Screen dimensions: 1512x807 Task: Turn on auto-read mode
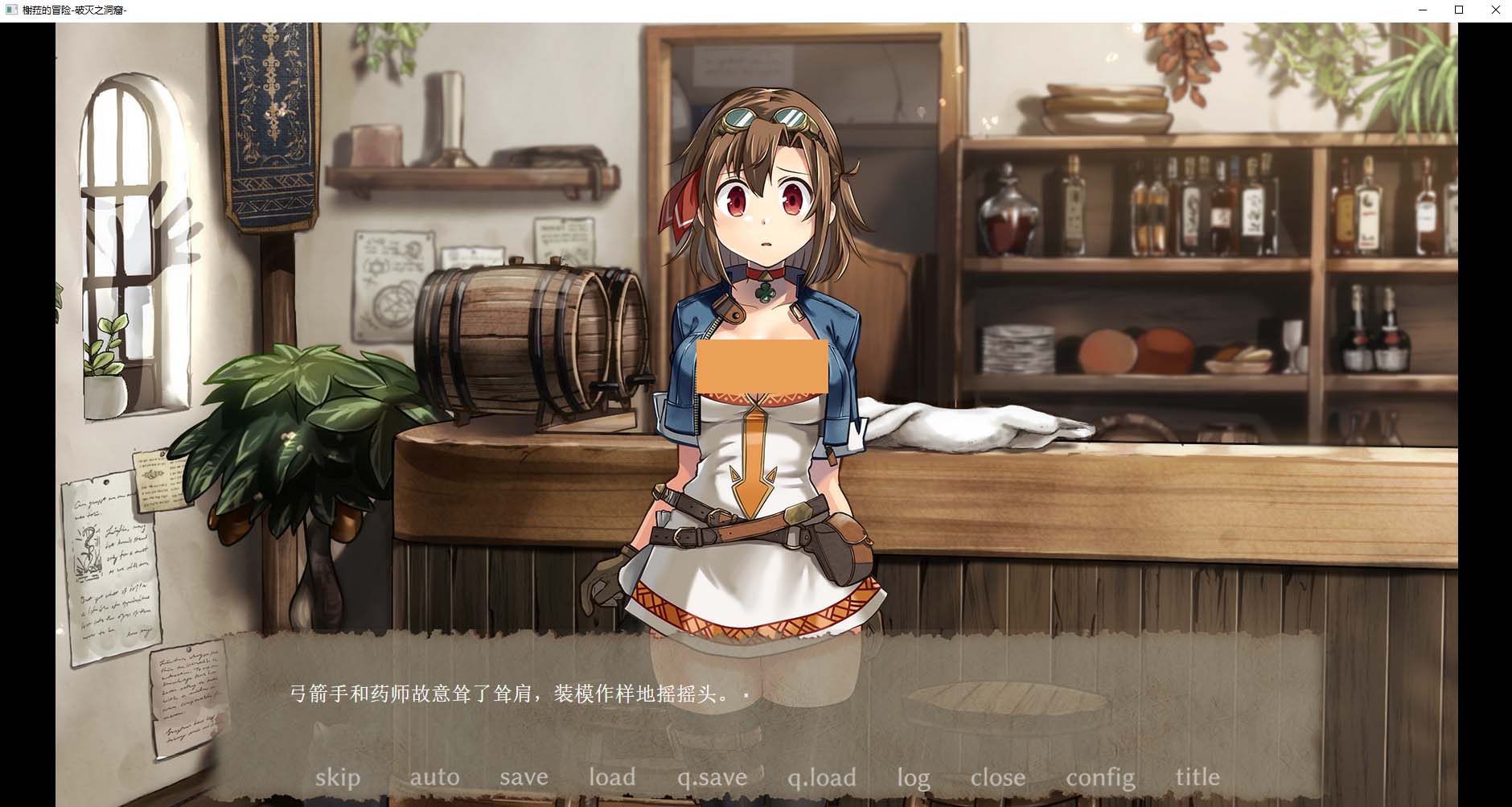[x=435, y=777]
